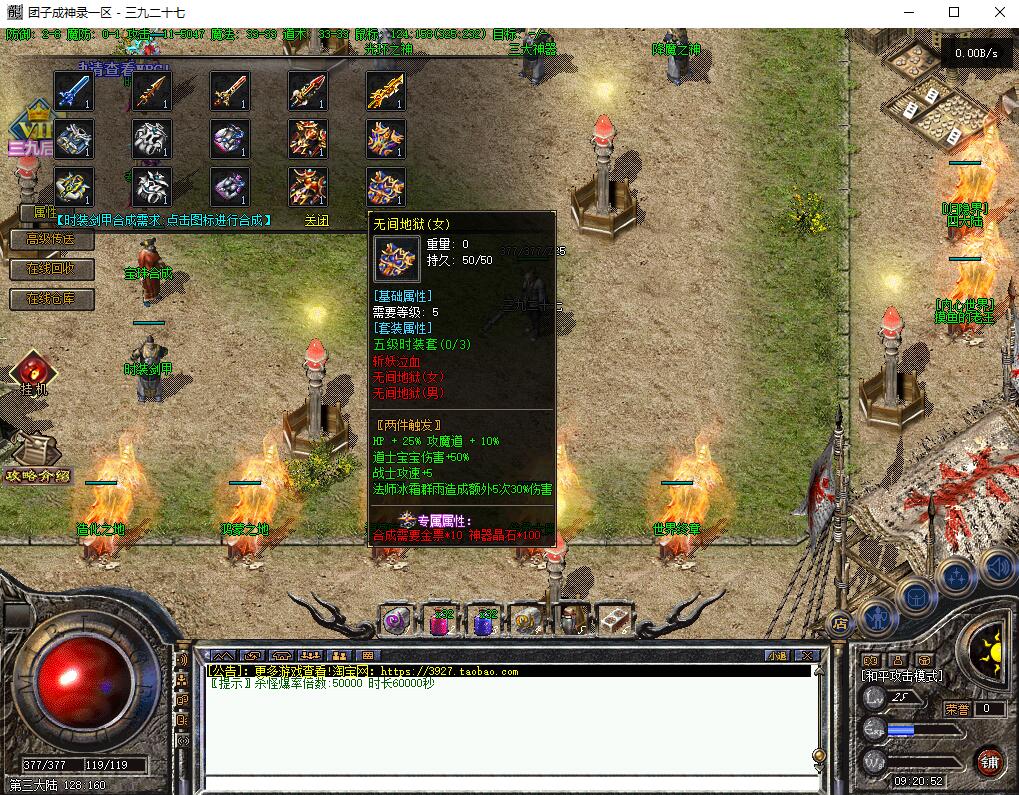
Task: Click the sun day-night indicator icon
Action: pos(988,647)
